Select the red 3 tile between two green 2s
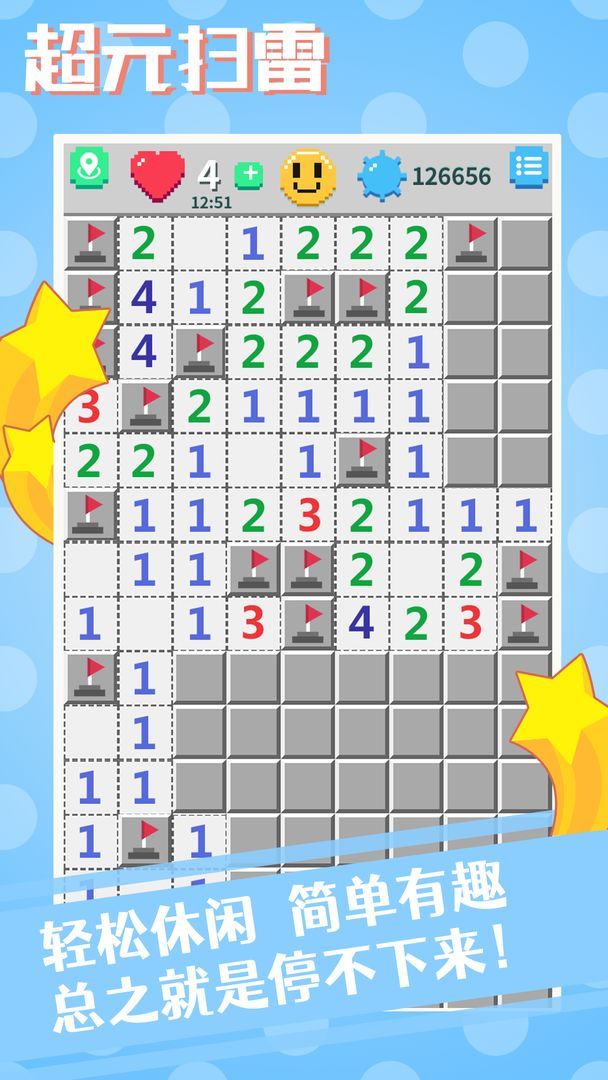This screenshot has width=608, height=1080. (308, 514)
